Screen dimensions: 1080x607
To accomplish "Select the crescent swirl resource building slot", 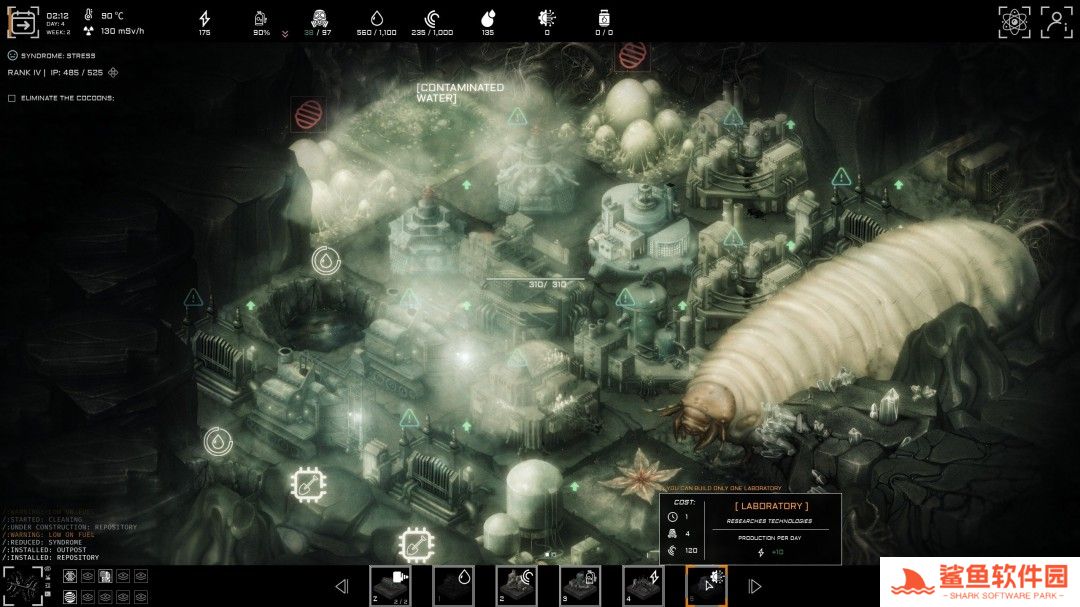I will [516, 585].
